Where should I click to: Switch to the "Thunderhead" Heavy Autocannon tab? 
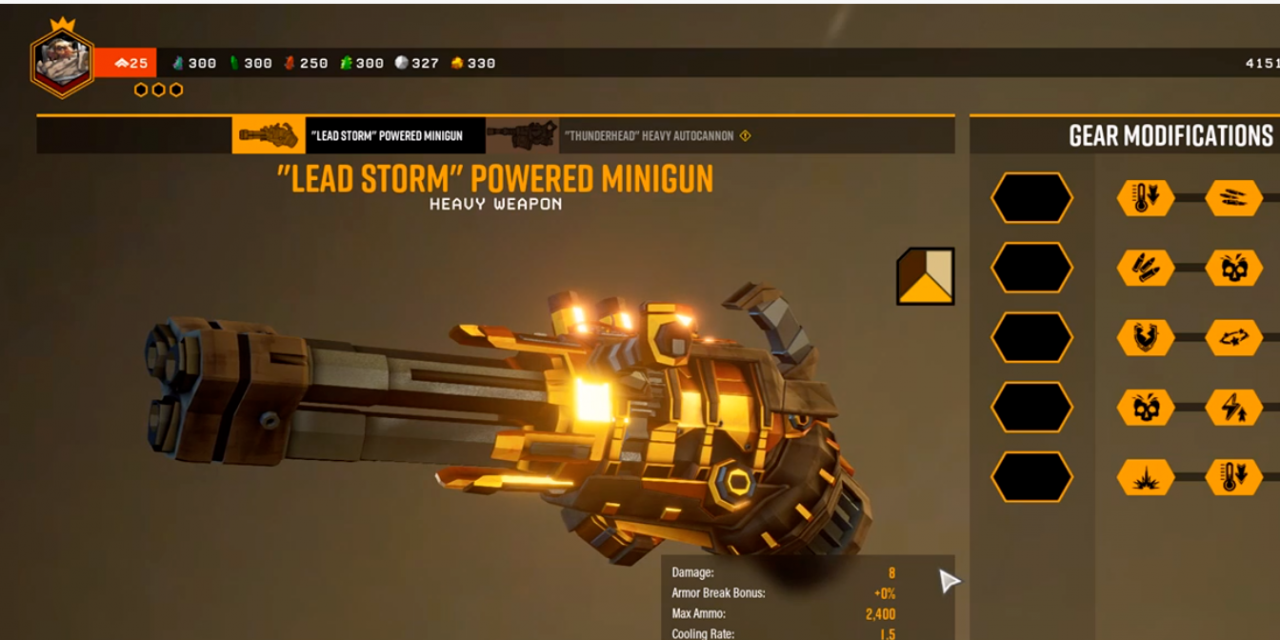(x=620, y=135)
